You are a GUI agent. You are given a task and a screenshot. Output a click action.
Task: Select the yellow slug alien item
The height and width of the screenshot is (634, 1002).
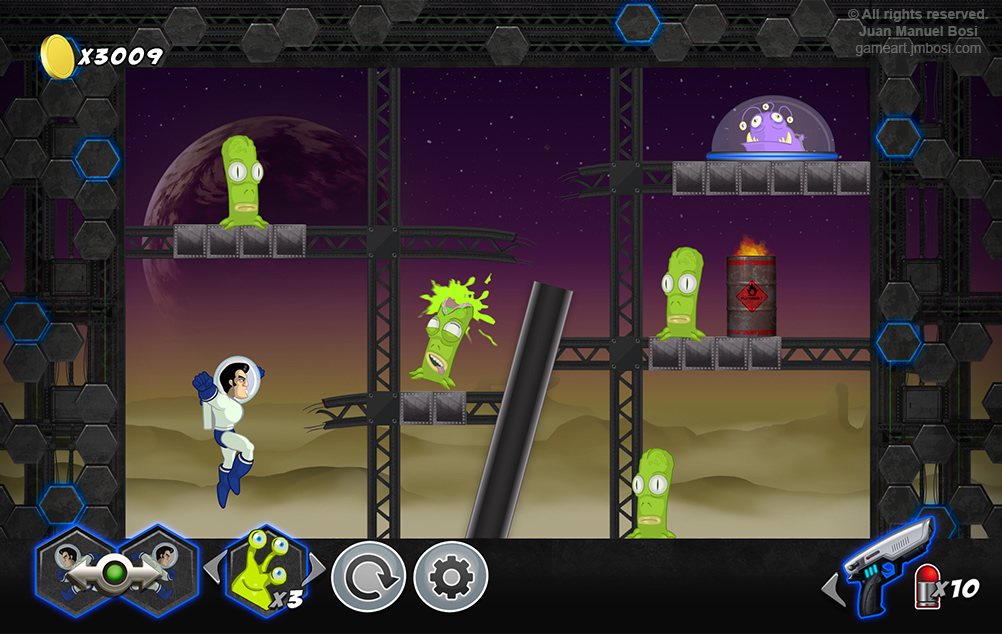point(264,571)
